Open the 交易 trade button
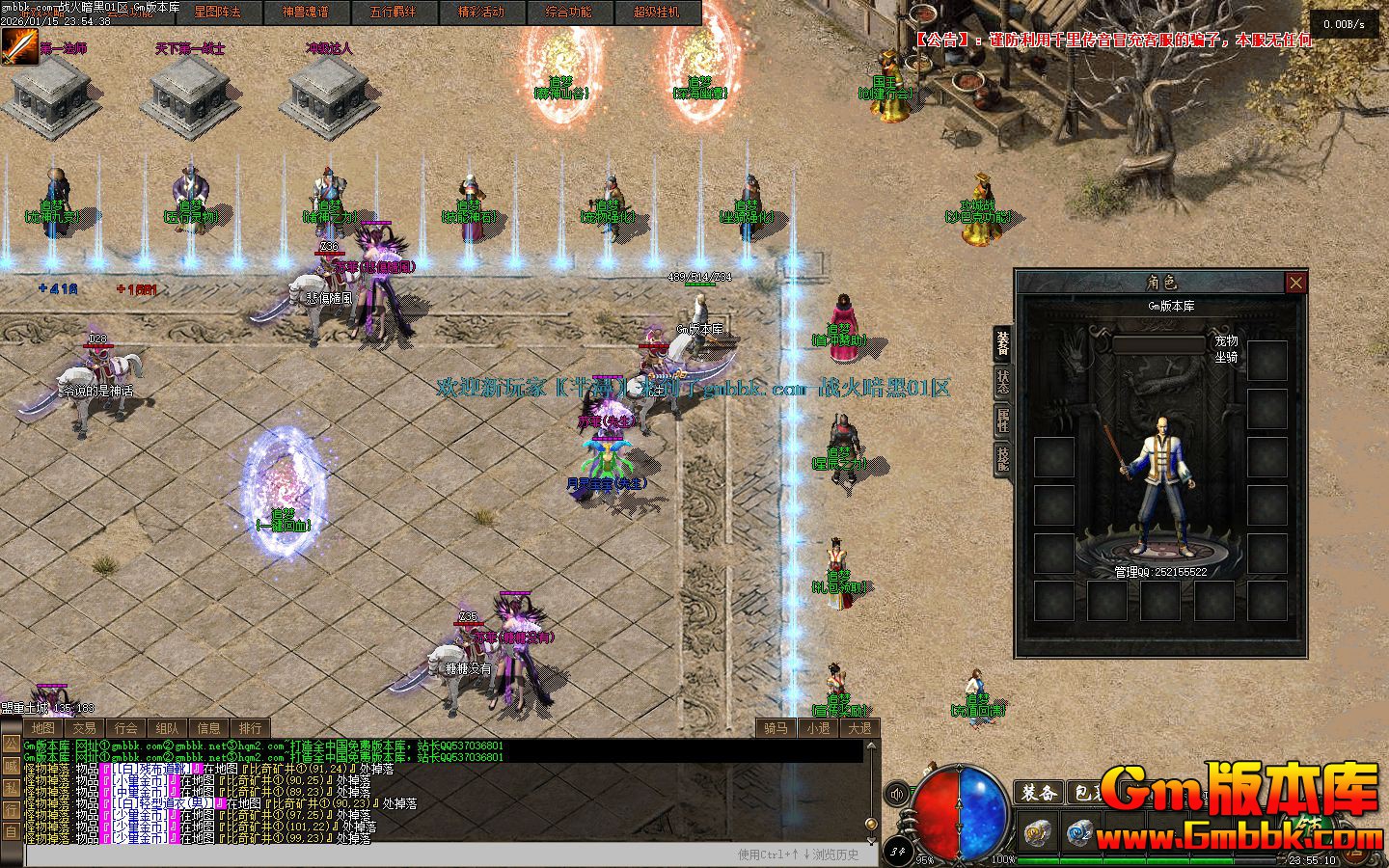This screenshot has width=1389, height=868. [x=84, y=728]
